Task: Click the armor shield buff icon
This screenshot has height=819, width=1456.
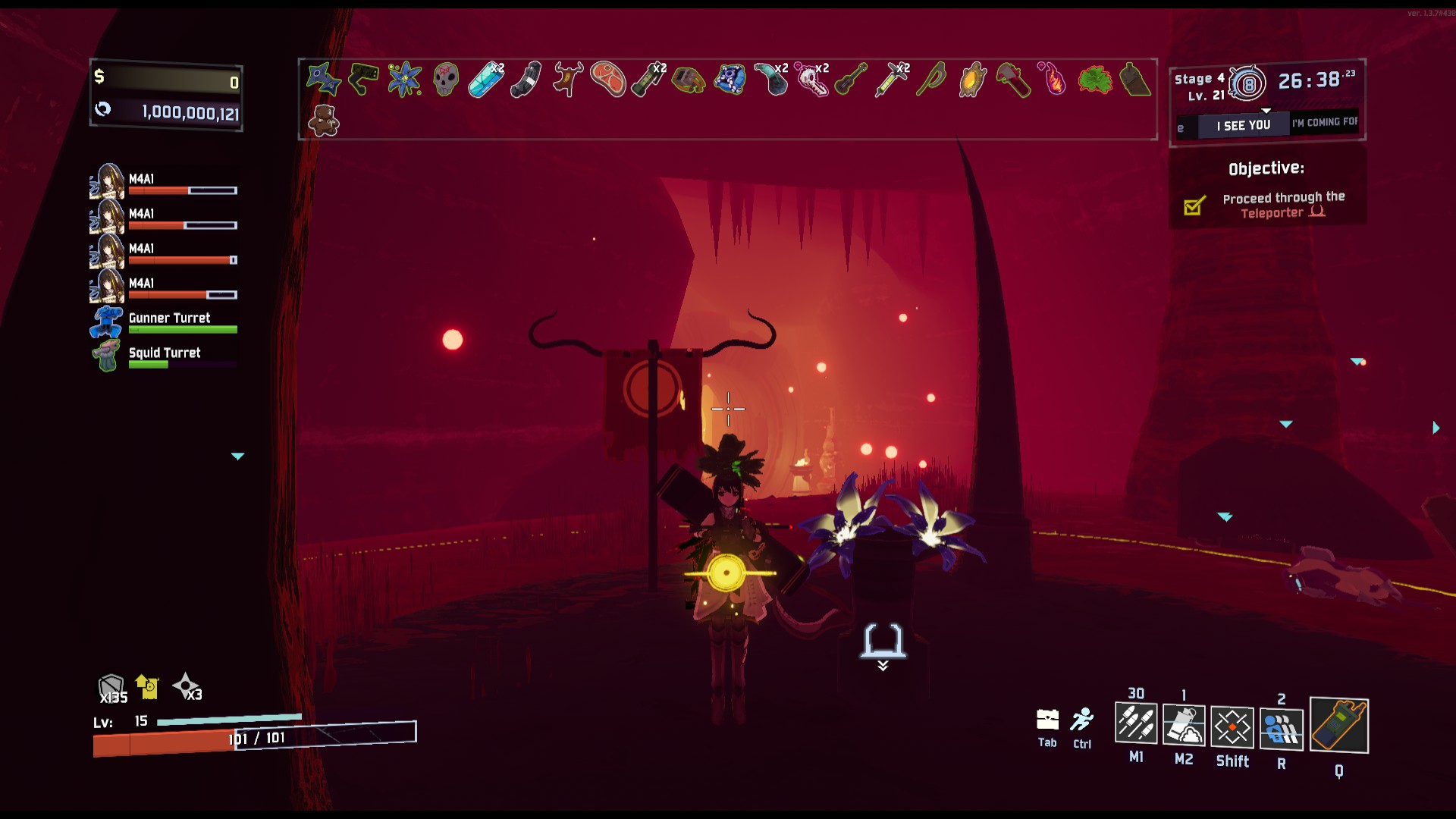Action: click(111, 688)
